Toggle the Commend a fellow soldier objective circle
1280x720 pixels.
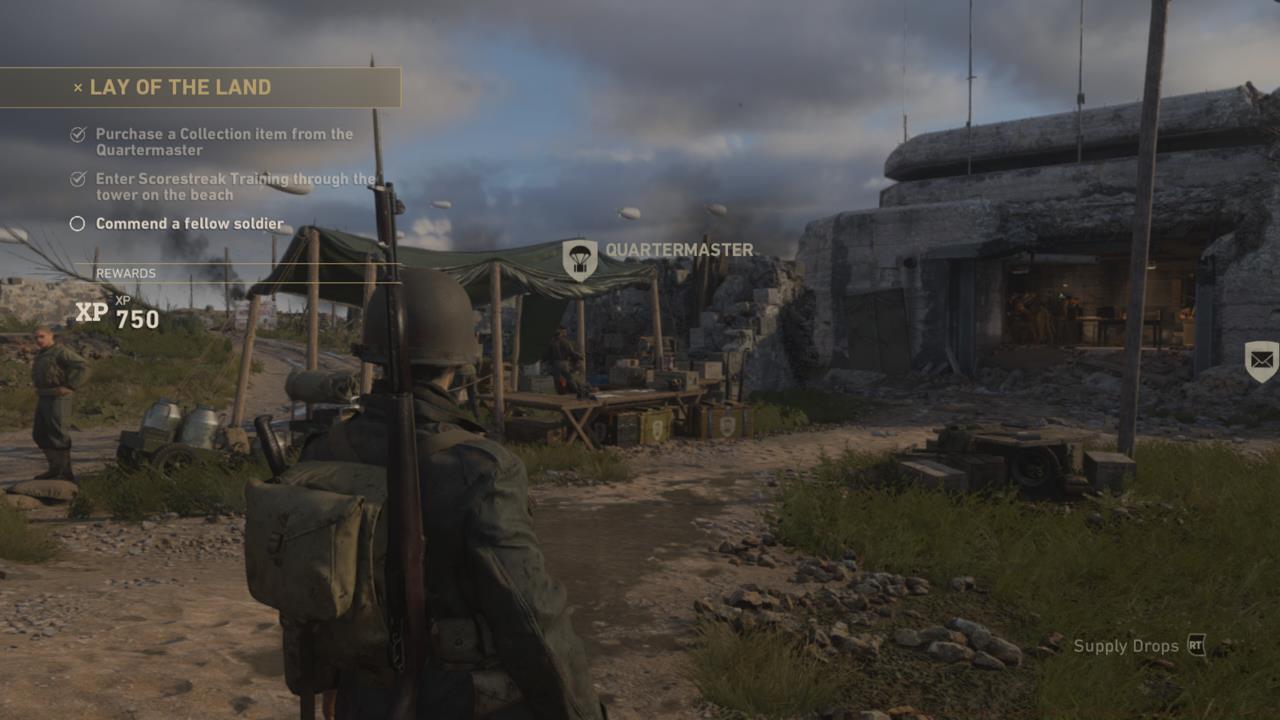[x=76, y=223]
